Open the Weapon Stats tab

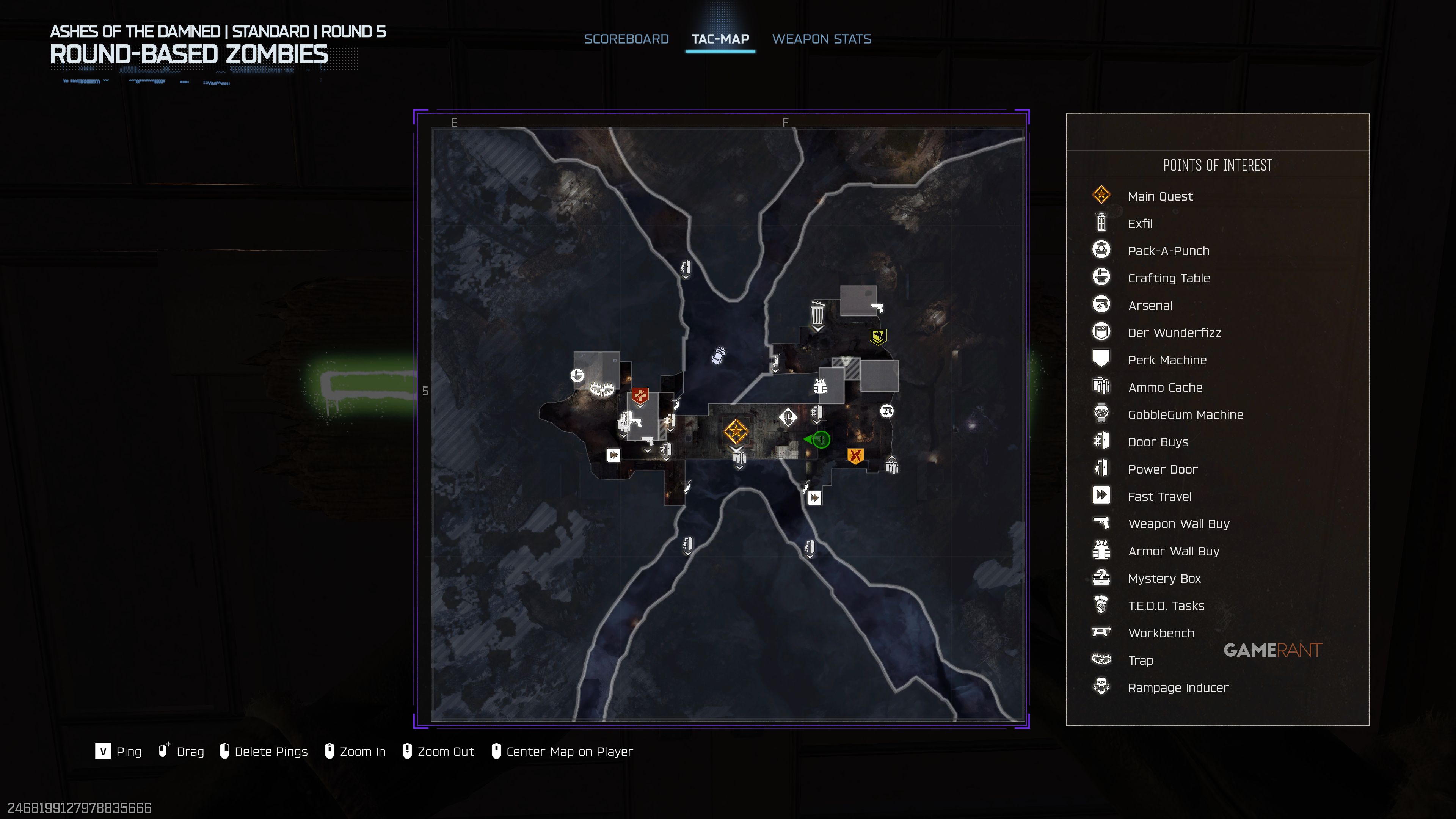[x=821, y=39]
